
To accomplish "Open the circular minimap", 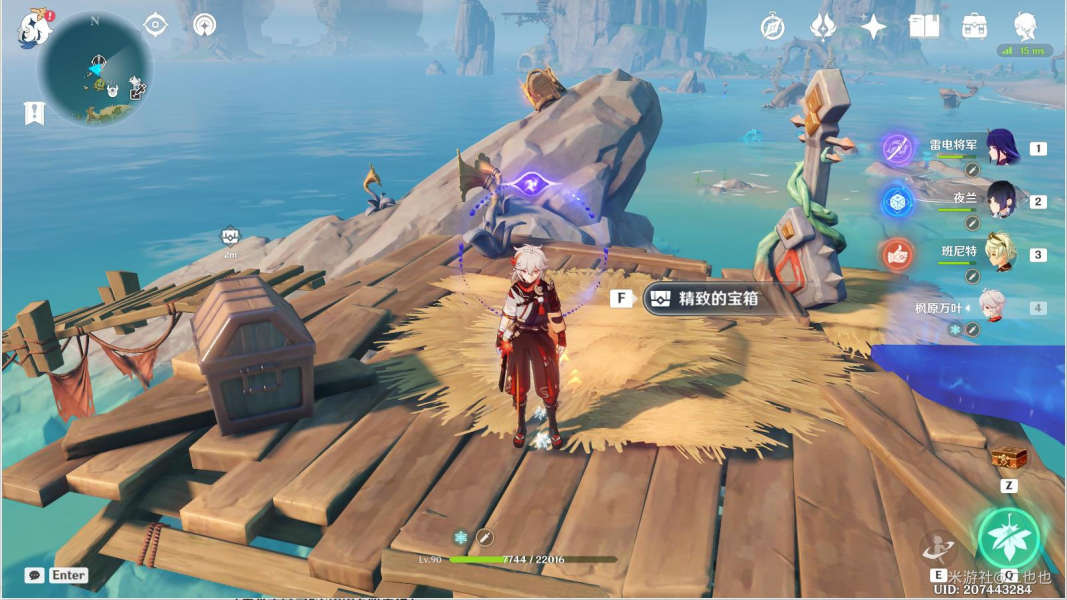I will [95, 69].
